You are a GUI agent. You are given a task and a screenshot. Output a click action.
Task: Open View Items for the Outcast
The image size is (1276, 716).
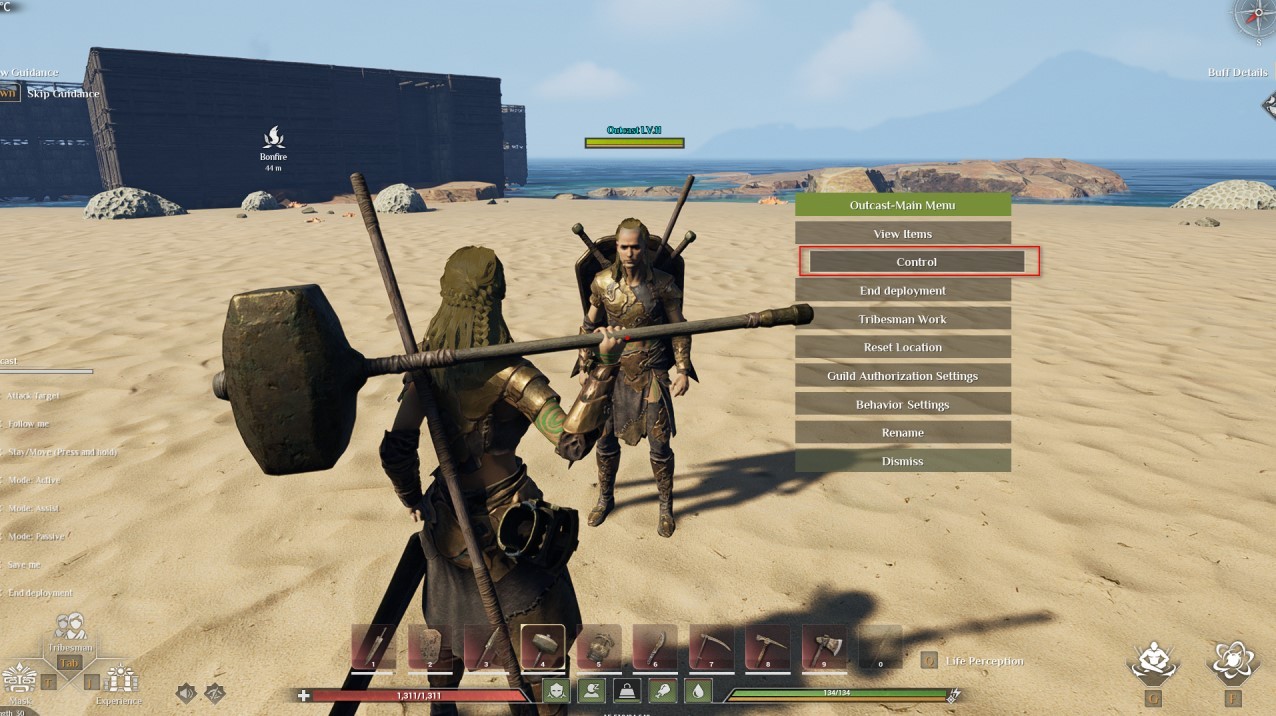tap(902, 234)
